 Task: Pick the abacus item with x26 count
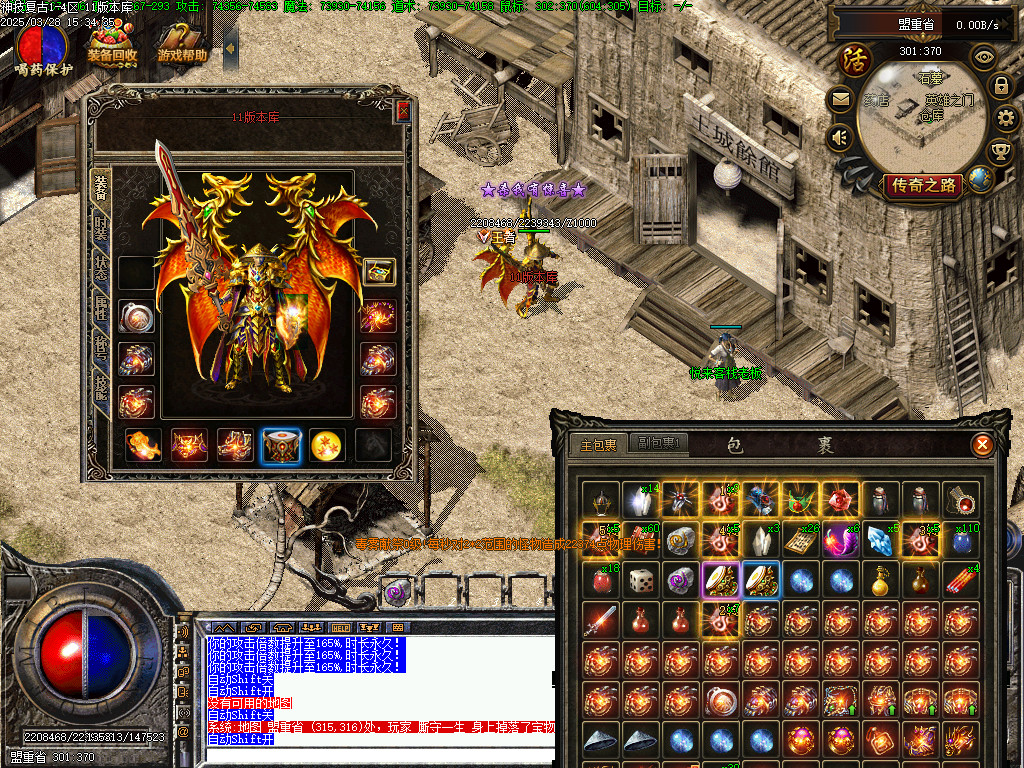(x=800, y=539)
